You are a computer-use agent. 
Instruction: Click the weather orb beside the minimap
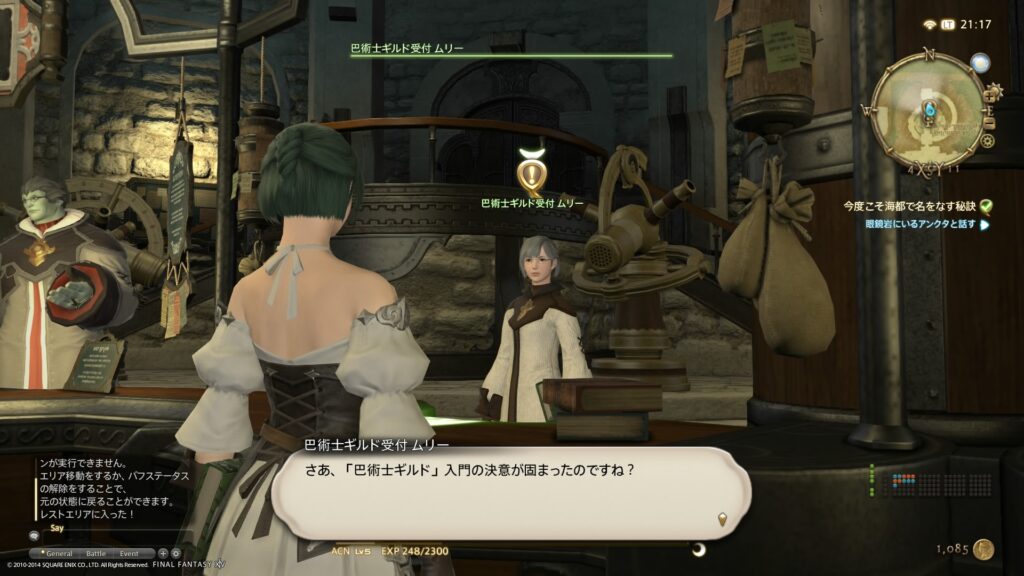pos(981,62)
